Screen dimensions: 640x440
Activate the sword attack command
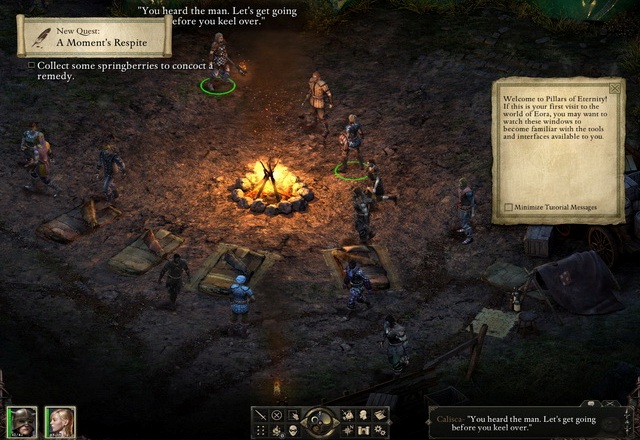point(262,415)
